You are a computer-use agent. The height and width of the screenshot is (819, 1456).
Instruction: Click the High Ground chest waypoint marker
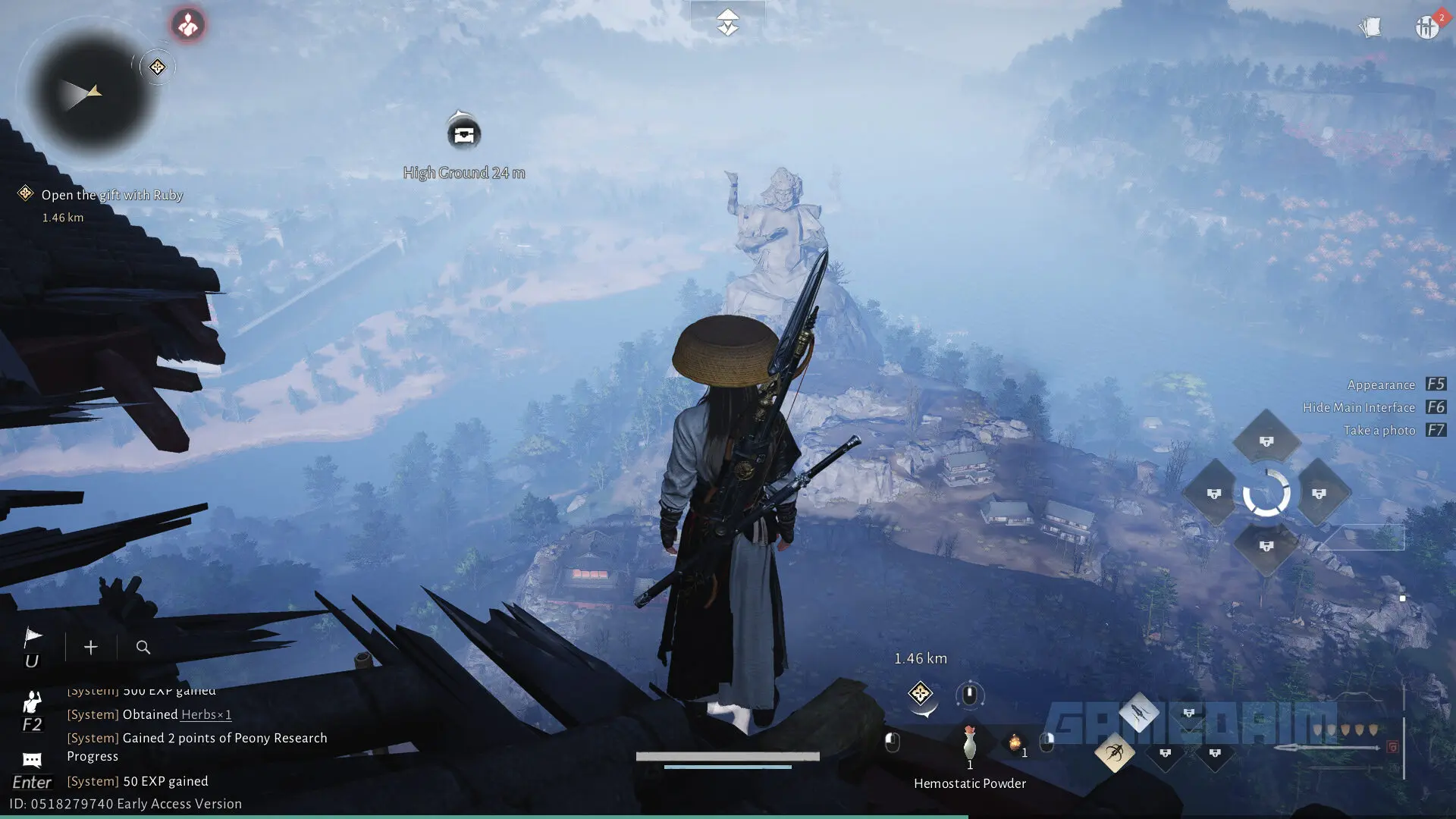pyautogui.click(x=463, y=133)
